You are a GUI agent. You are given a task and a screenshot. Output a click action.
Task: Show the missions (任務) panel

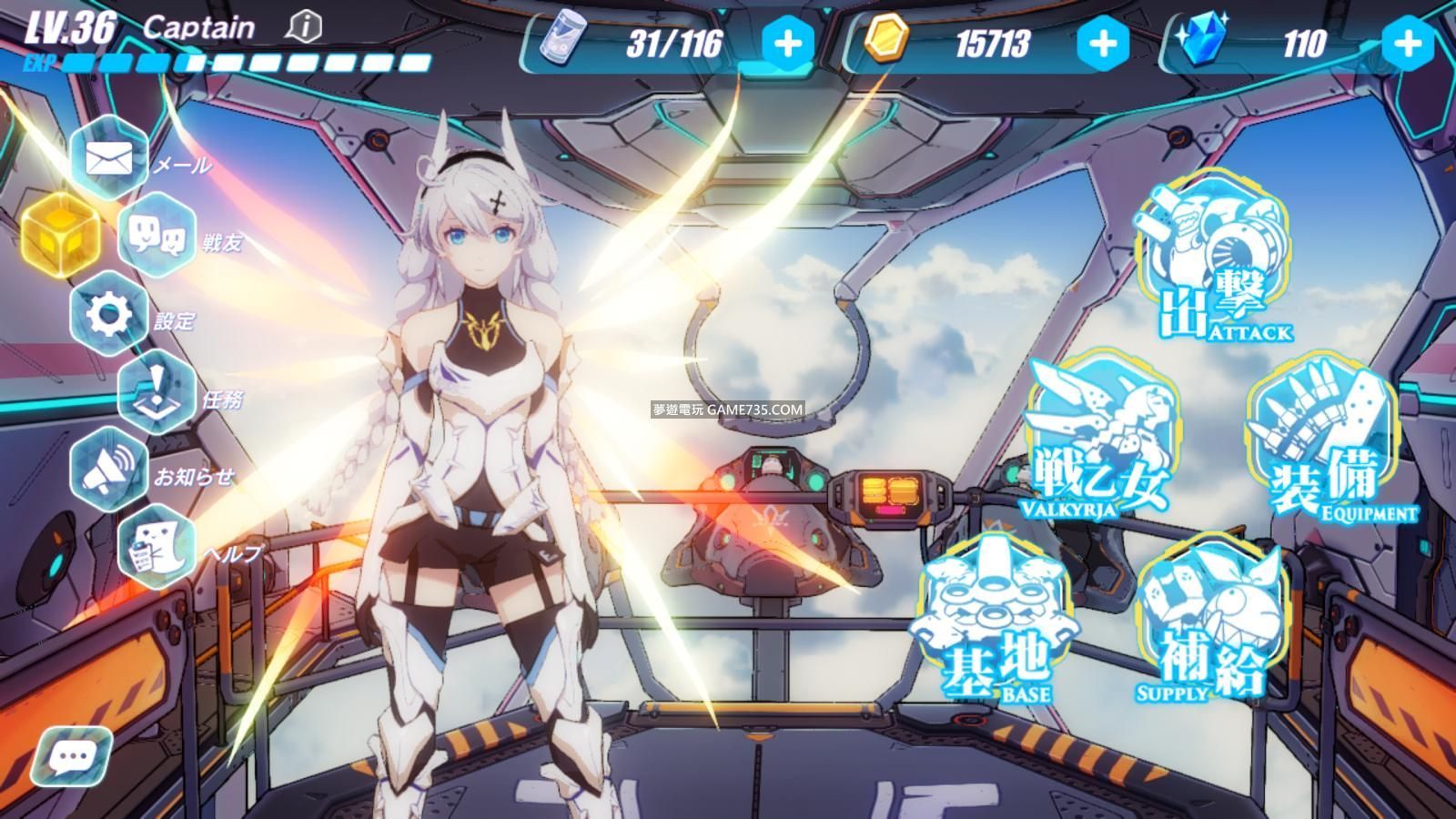pyautogui.click(x=157, y=392)
